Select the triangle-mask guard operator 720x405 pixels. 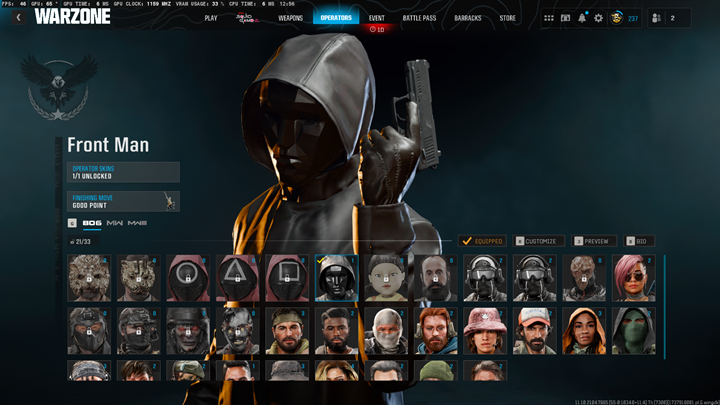click(237, 278)
